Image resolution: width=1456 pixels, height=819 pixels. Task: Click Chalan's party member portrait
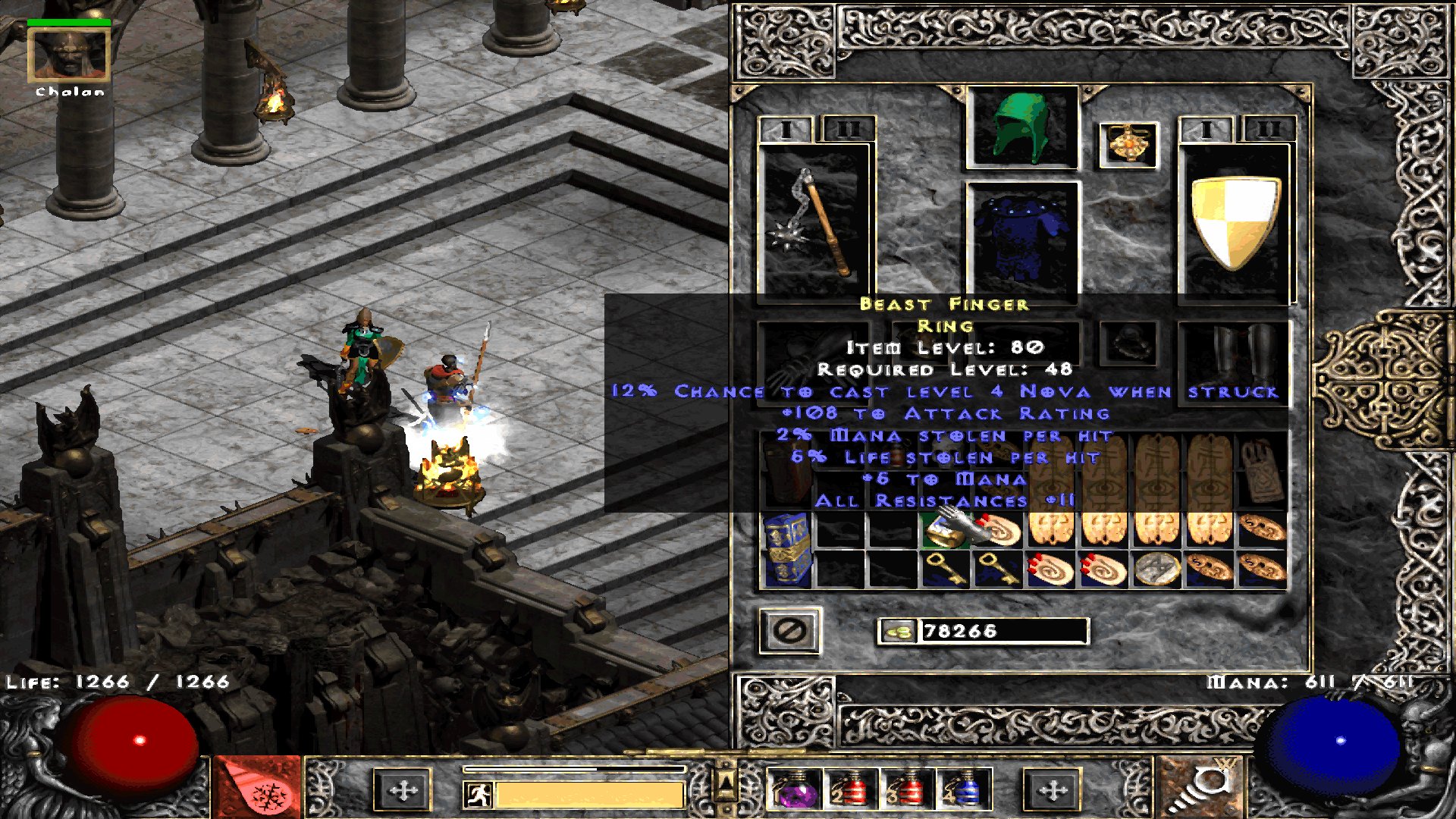[68, 55]
